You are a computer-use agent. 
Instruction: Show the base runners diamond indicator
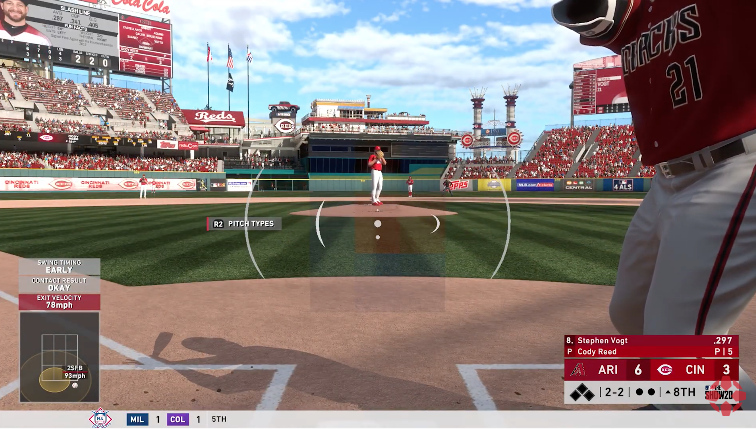tap(581, 393)
